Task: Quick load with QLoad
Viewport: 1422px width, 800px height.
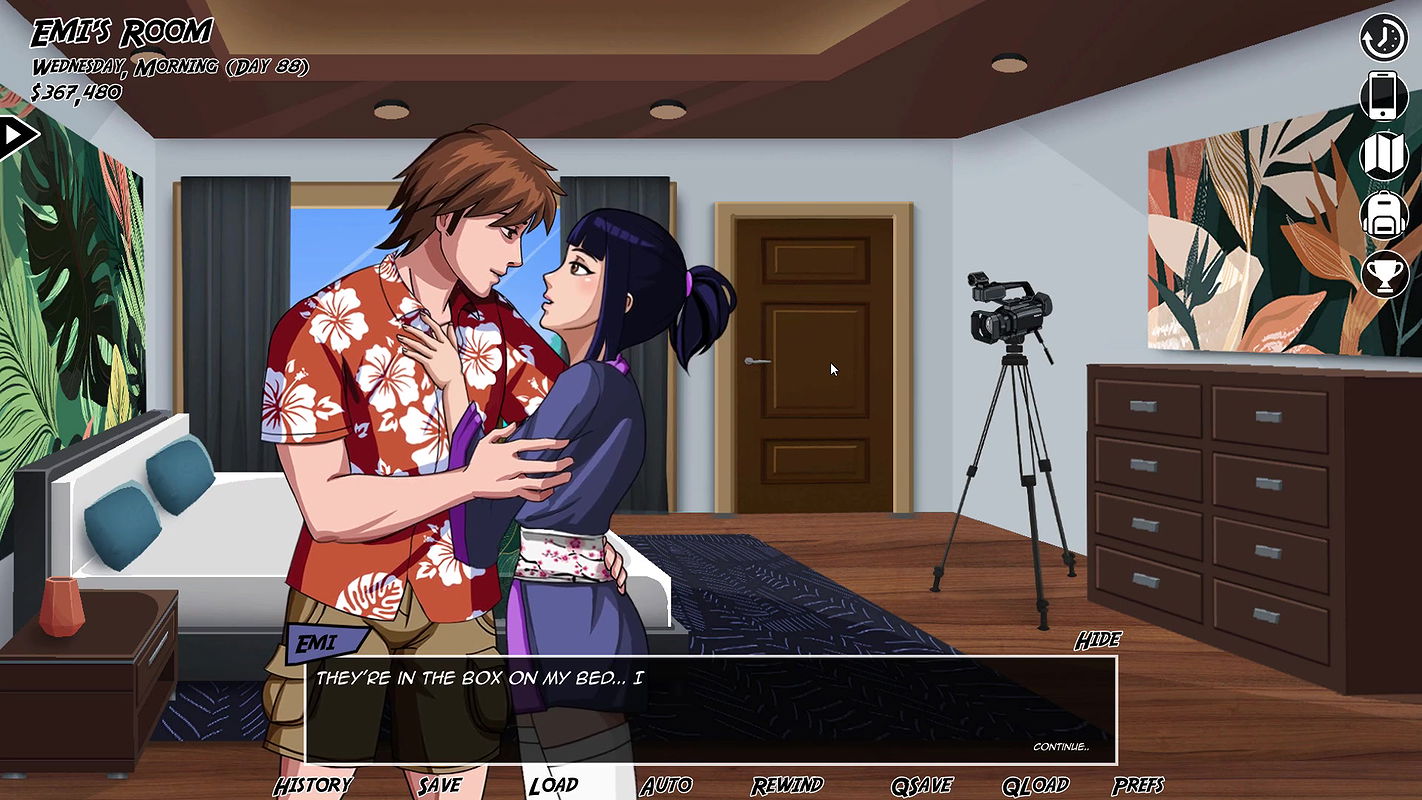Action: [1035, 785]
